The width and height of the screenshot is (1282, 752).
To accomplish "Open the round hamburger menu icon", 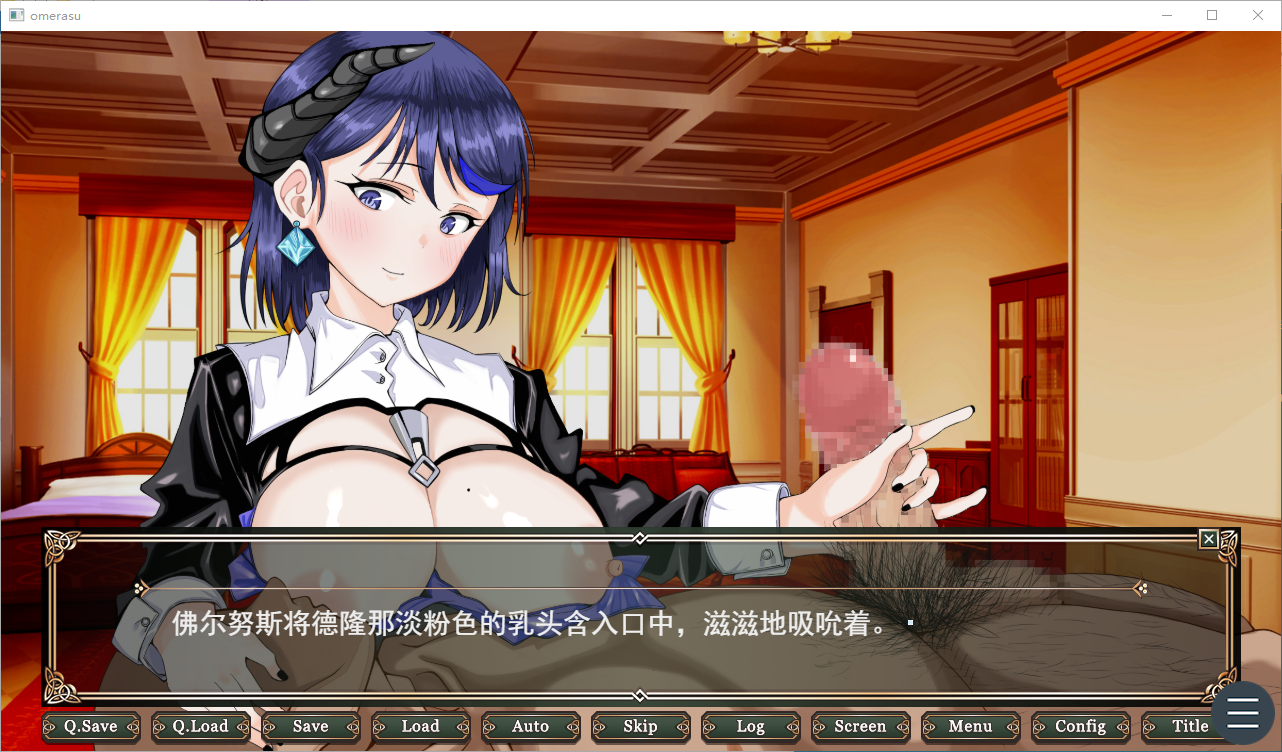I will 1243,713.
